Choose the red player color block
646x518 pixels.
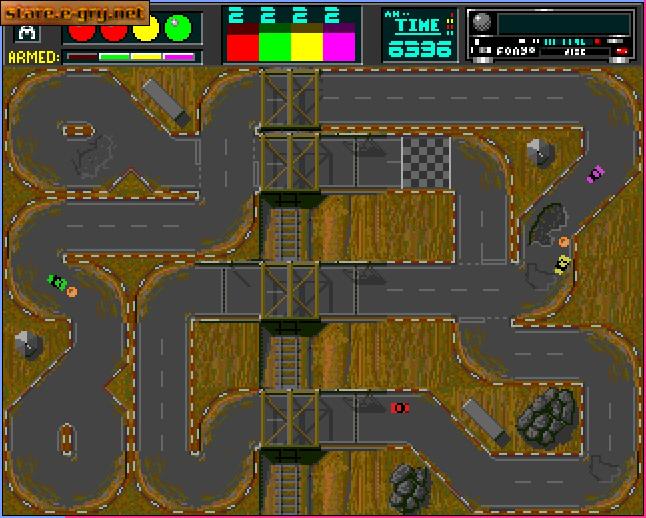coord(243,45)
